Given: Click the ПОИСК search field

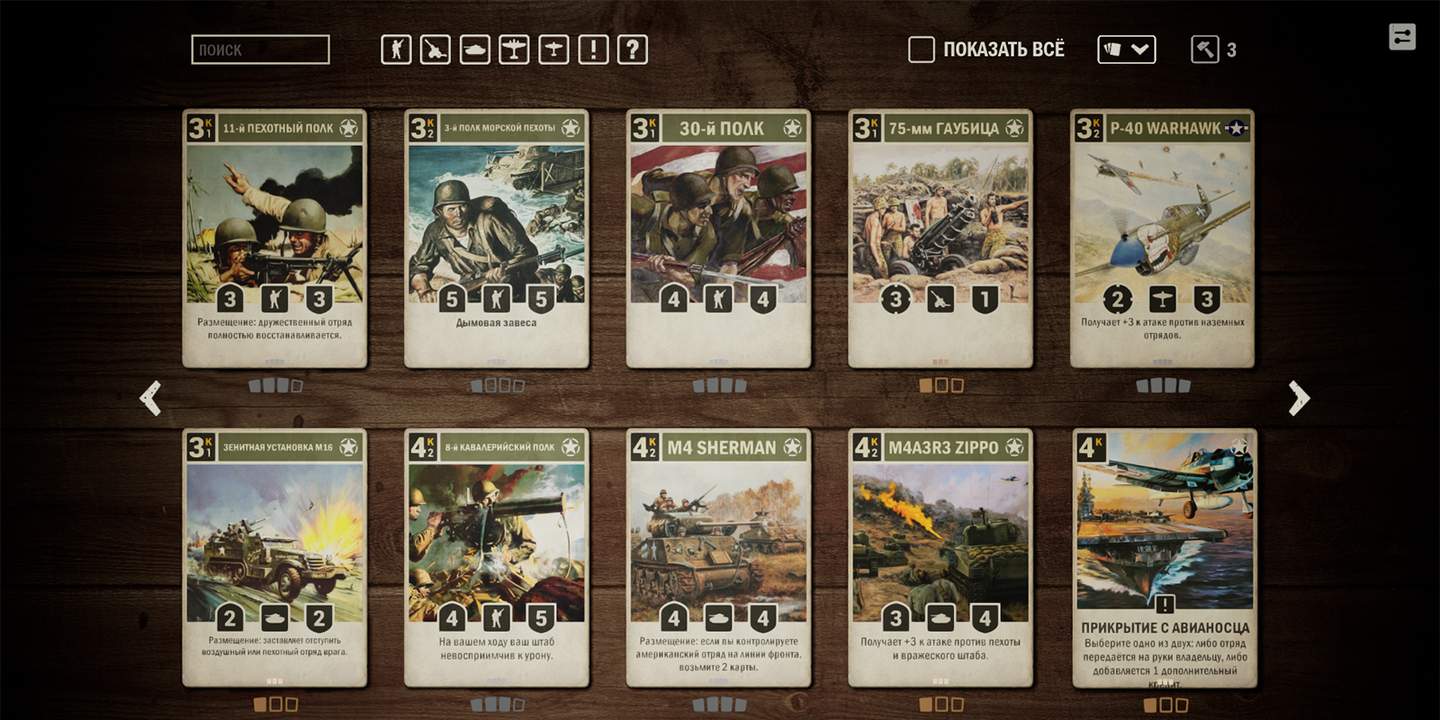Looking at the screenshot, I should tap(260, 49).
